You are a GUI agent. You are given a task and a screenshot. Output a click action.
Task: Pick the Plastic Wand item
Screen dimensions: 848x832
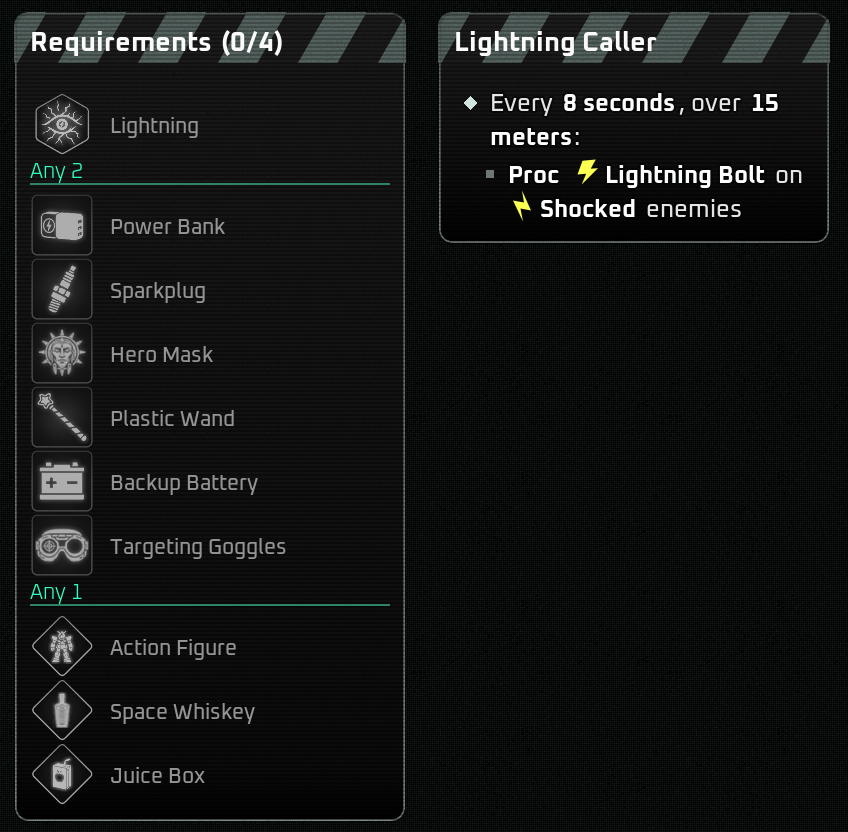click(62, 418)
